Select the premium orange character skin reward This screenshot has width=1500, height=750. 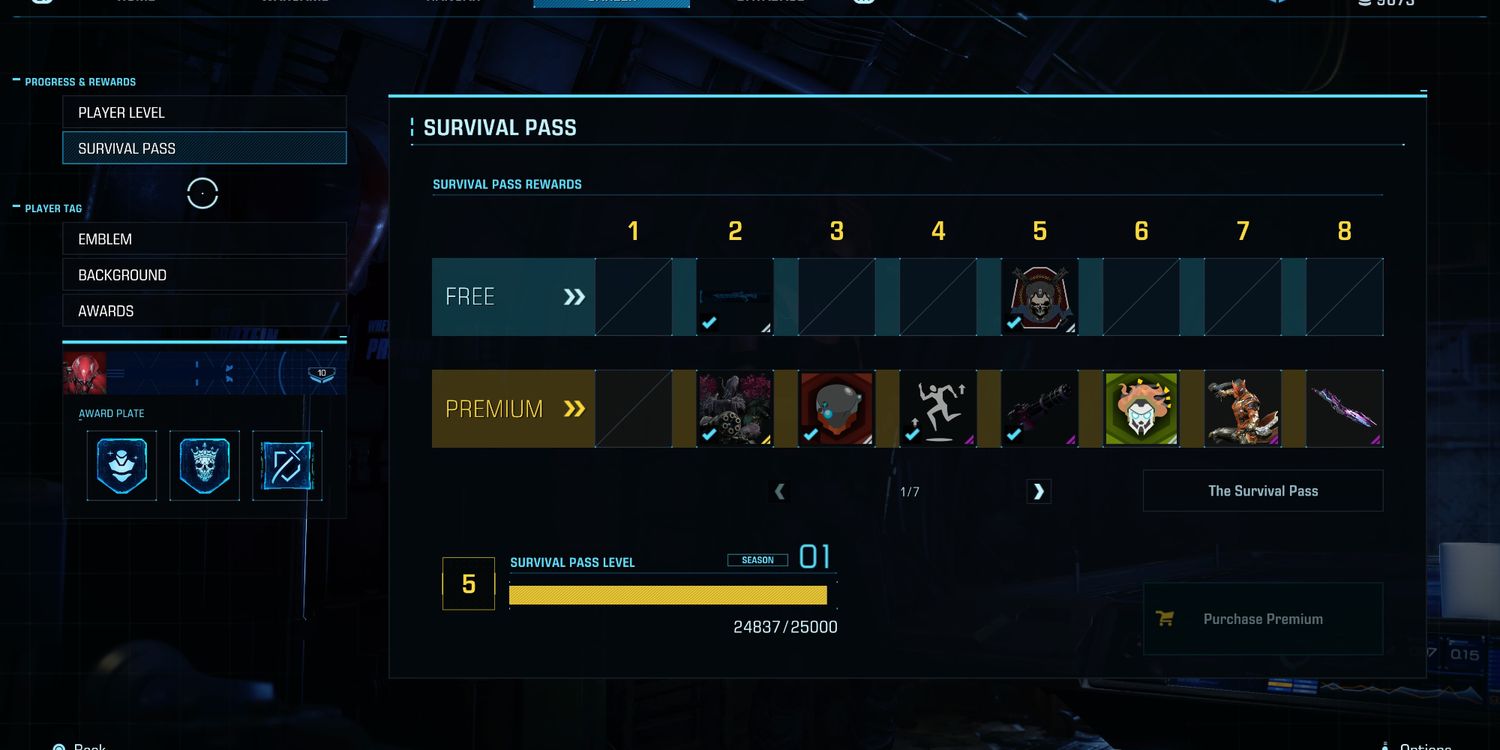pyautogui.click(x=1243, y=408)
